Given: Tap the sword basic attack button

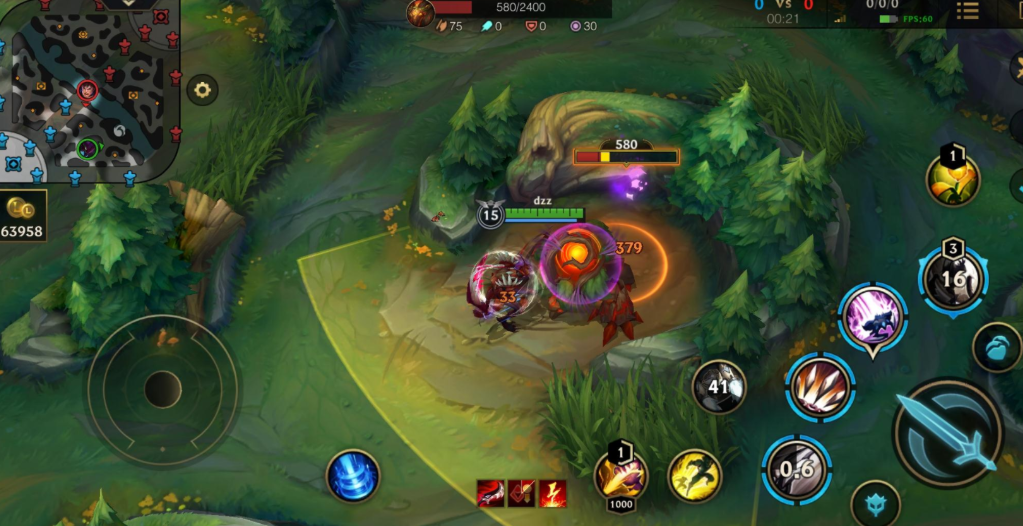Looking at the screenshot, I should [x=946, y=432].
